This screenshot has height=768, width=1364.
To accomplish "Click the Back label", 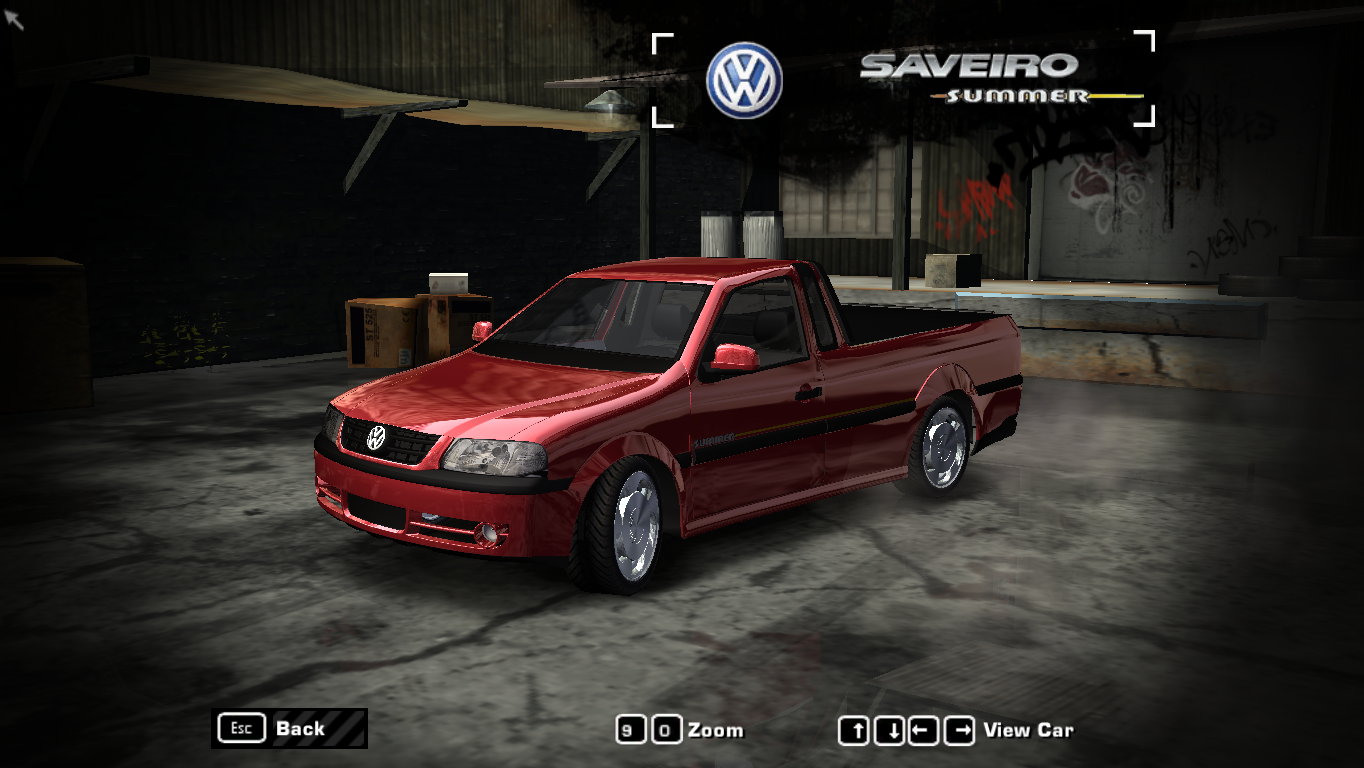I will (299, 728).
